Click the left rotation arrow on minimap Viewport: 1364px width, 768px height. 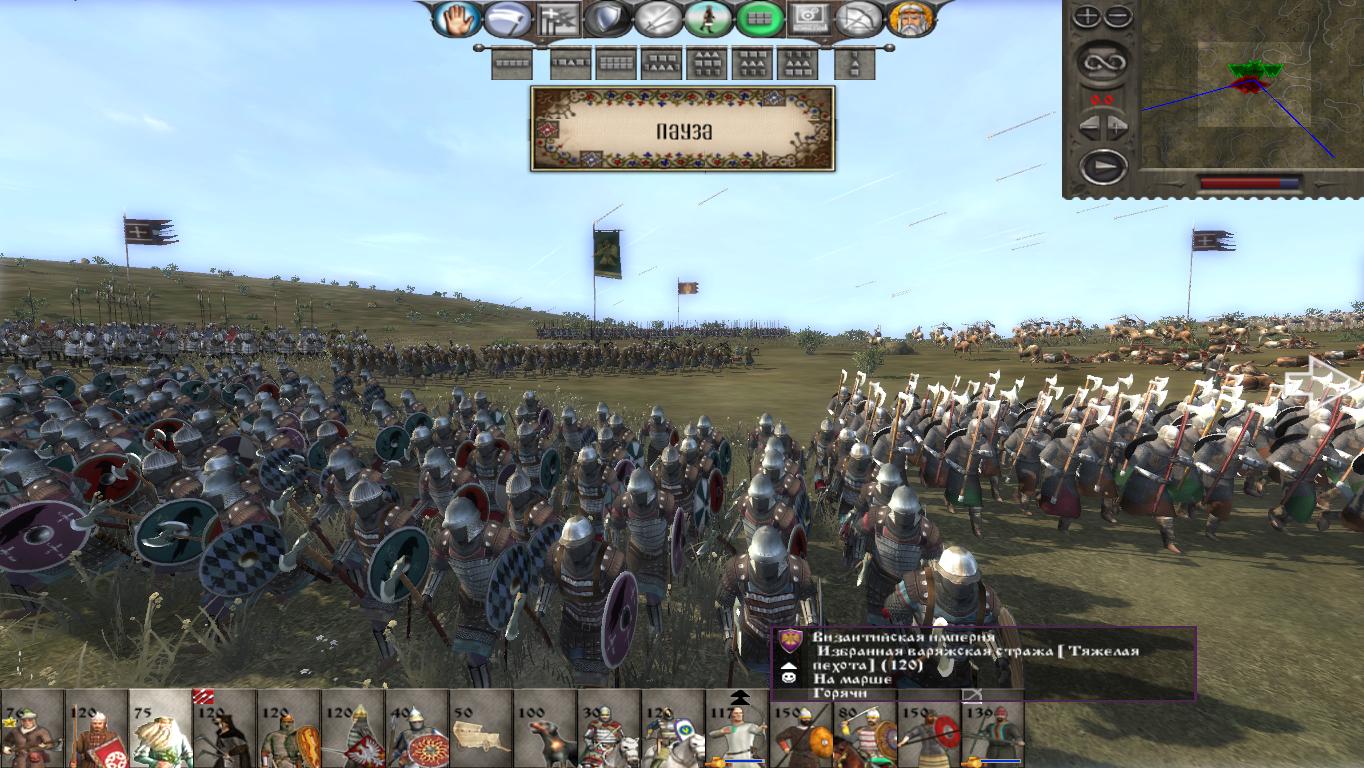1088,124
